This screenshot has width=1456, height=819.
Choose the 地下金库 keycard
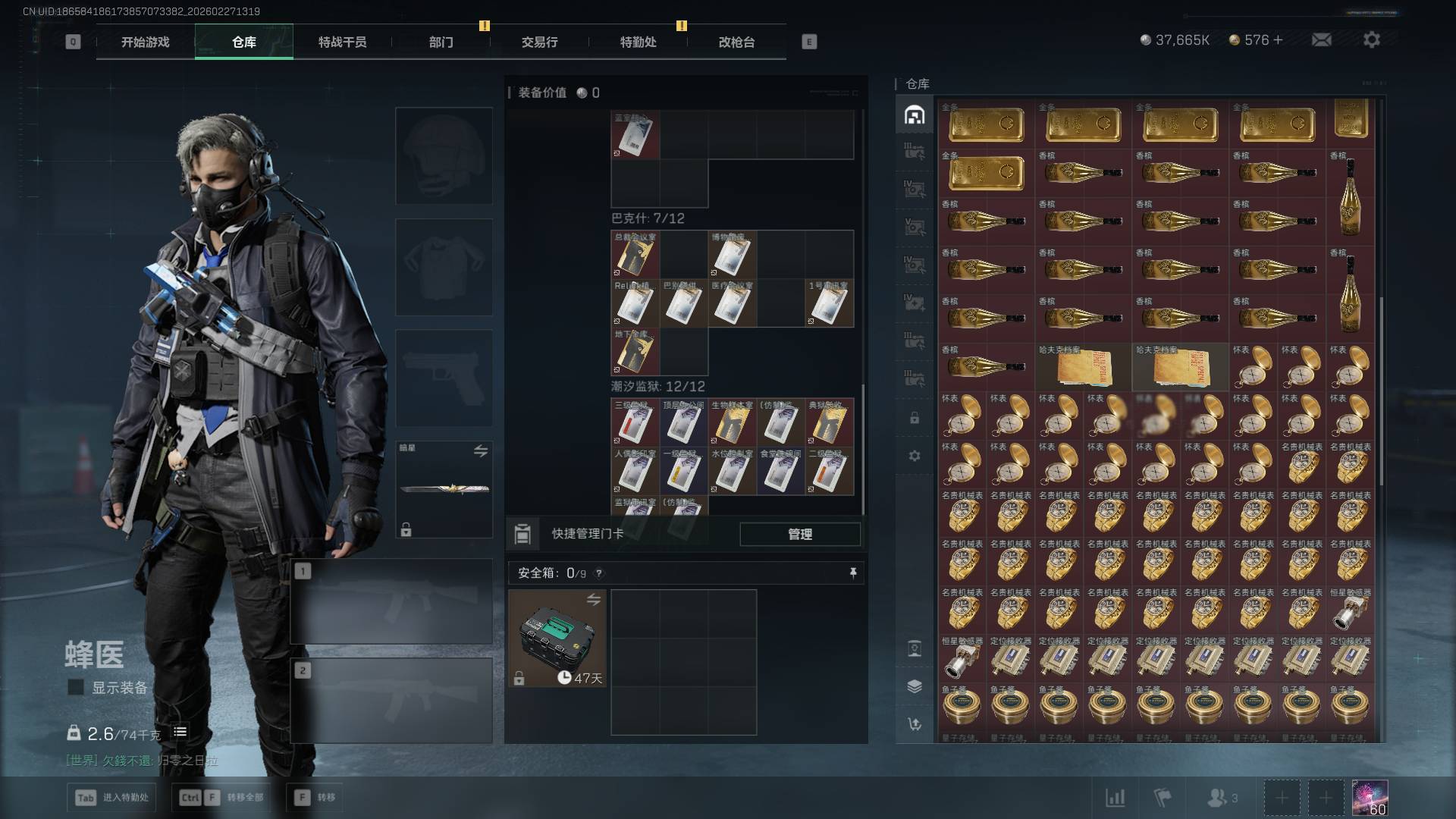[635, 352]
